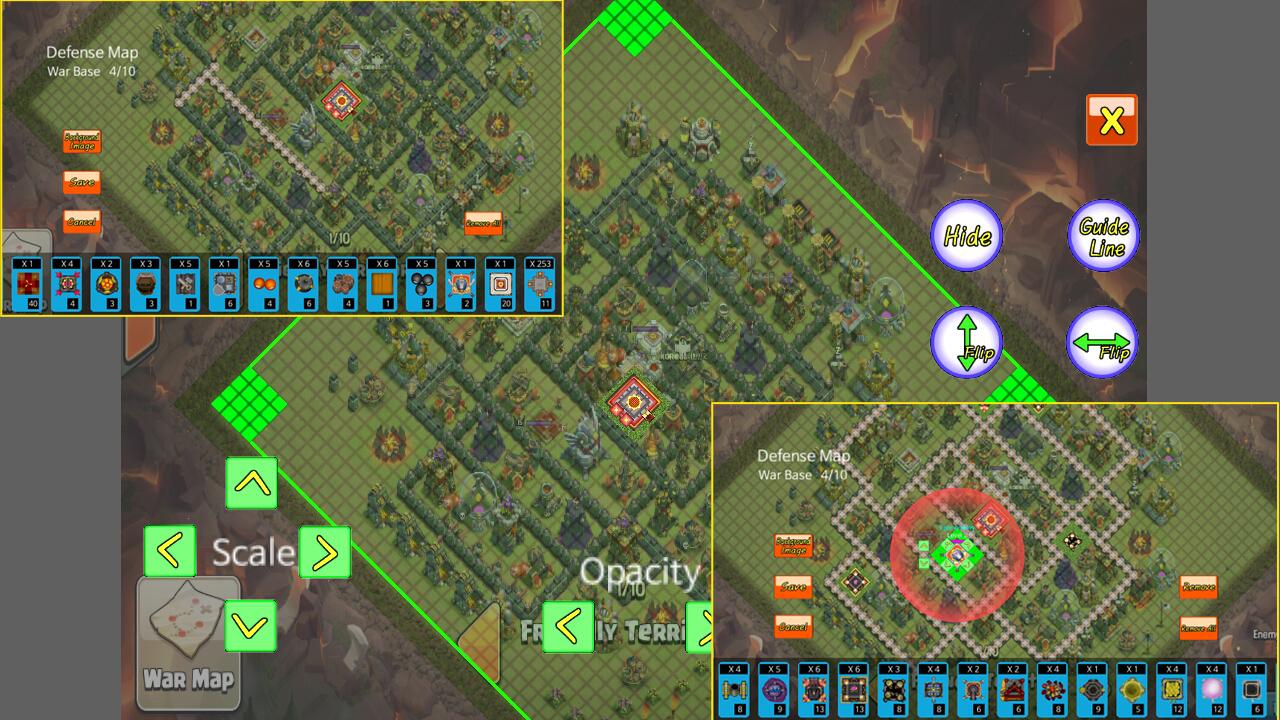Cancel editing in the bottom-right panel
1280x720 pixels.
tap(791, 627)
